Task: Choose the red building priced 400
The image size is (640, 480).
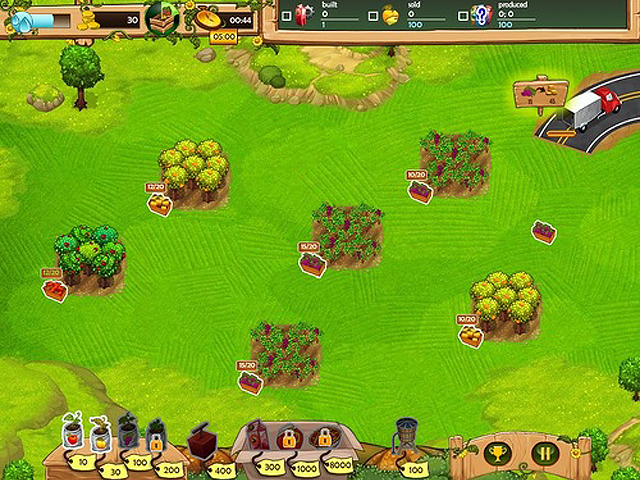Action: pos(204,440)
